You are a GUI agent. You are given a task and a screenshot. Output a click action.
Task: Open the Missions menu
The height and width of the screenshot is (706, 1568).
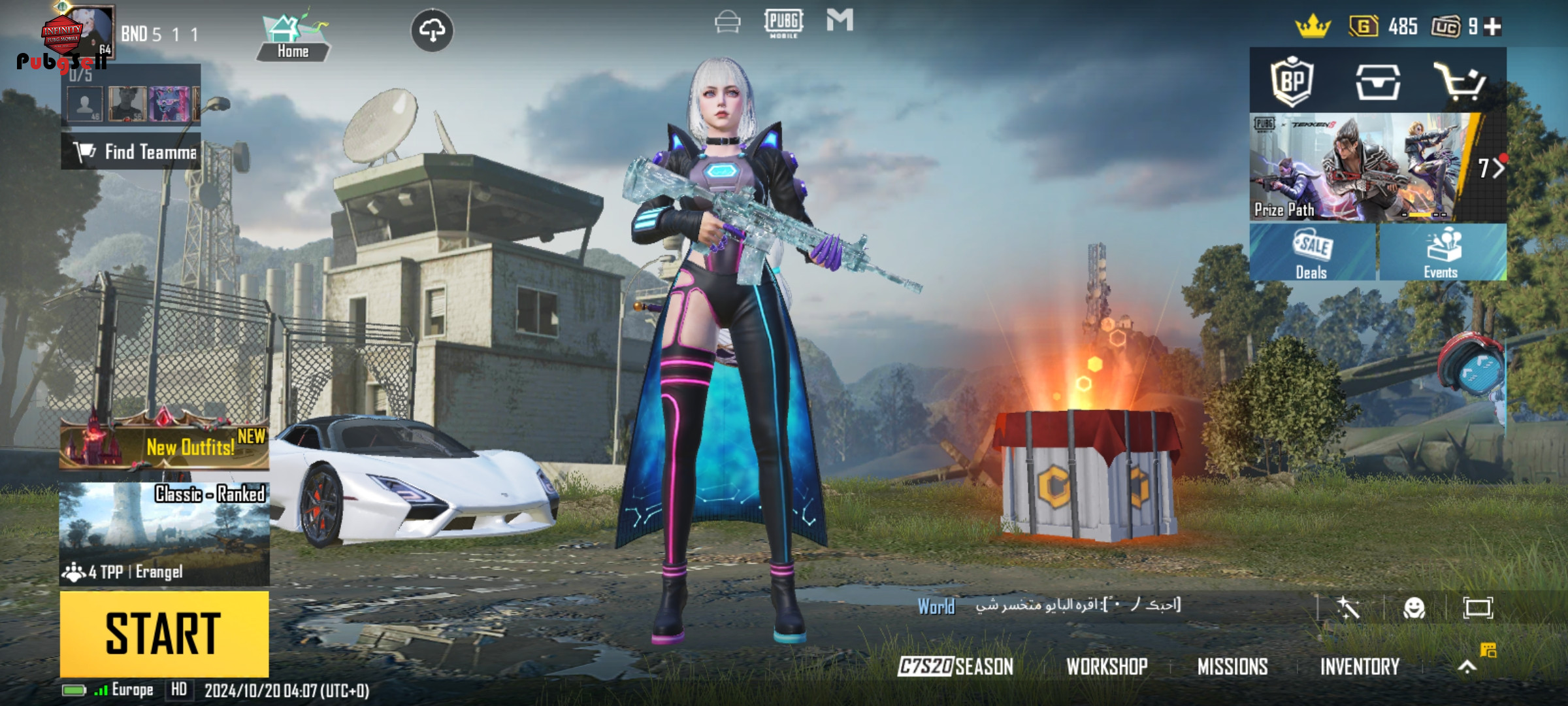tap(1232, 666)
